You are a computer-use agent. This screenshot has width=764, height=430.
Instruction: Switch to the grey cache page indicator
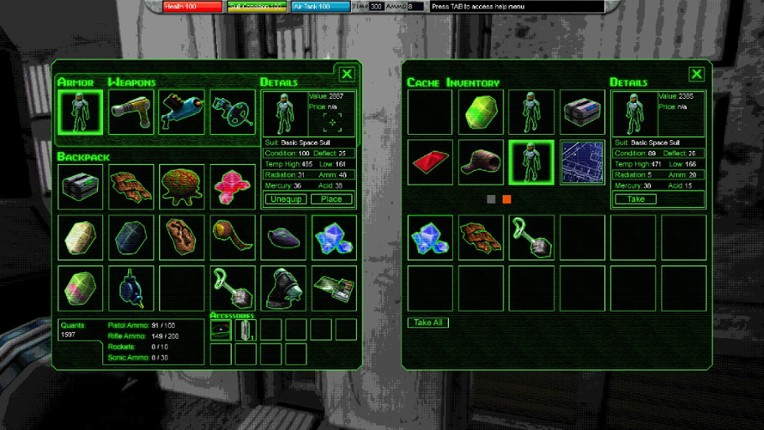tap(491, 199)
